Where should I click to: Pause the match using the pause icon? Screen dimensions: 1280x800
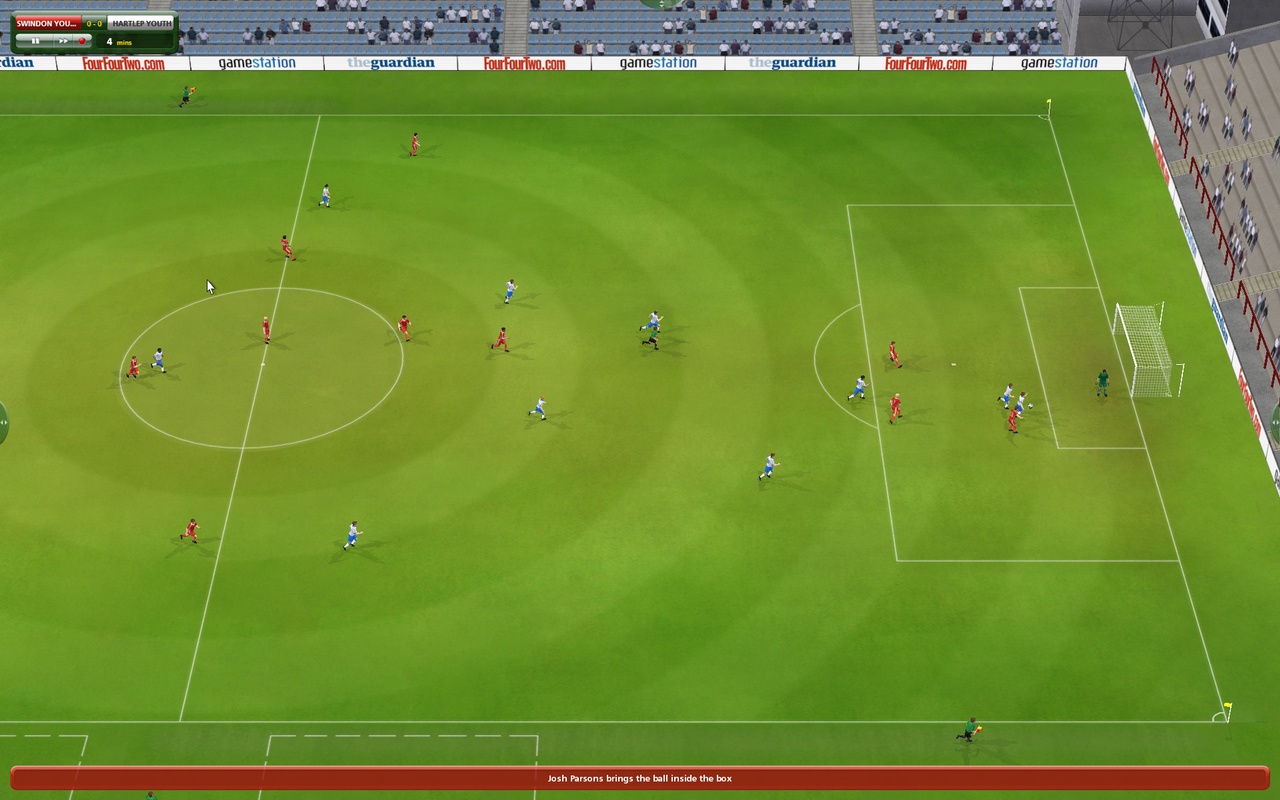coord(36,40)
